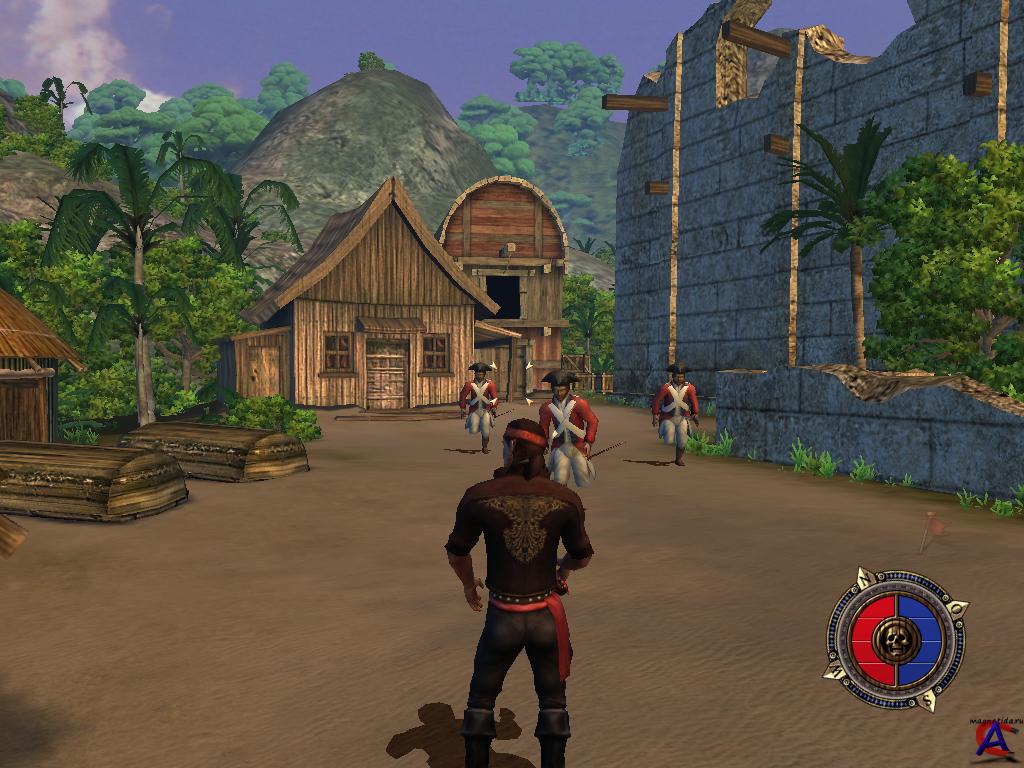Image resolution: width=1024 pixels, height=768 pixels.
Task: Click the skull compass medallion
Action: coord(896,639)
